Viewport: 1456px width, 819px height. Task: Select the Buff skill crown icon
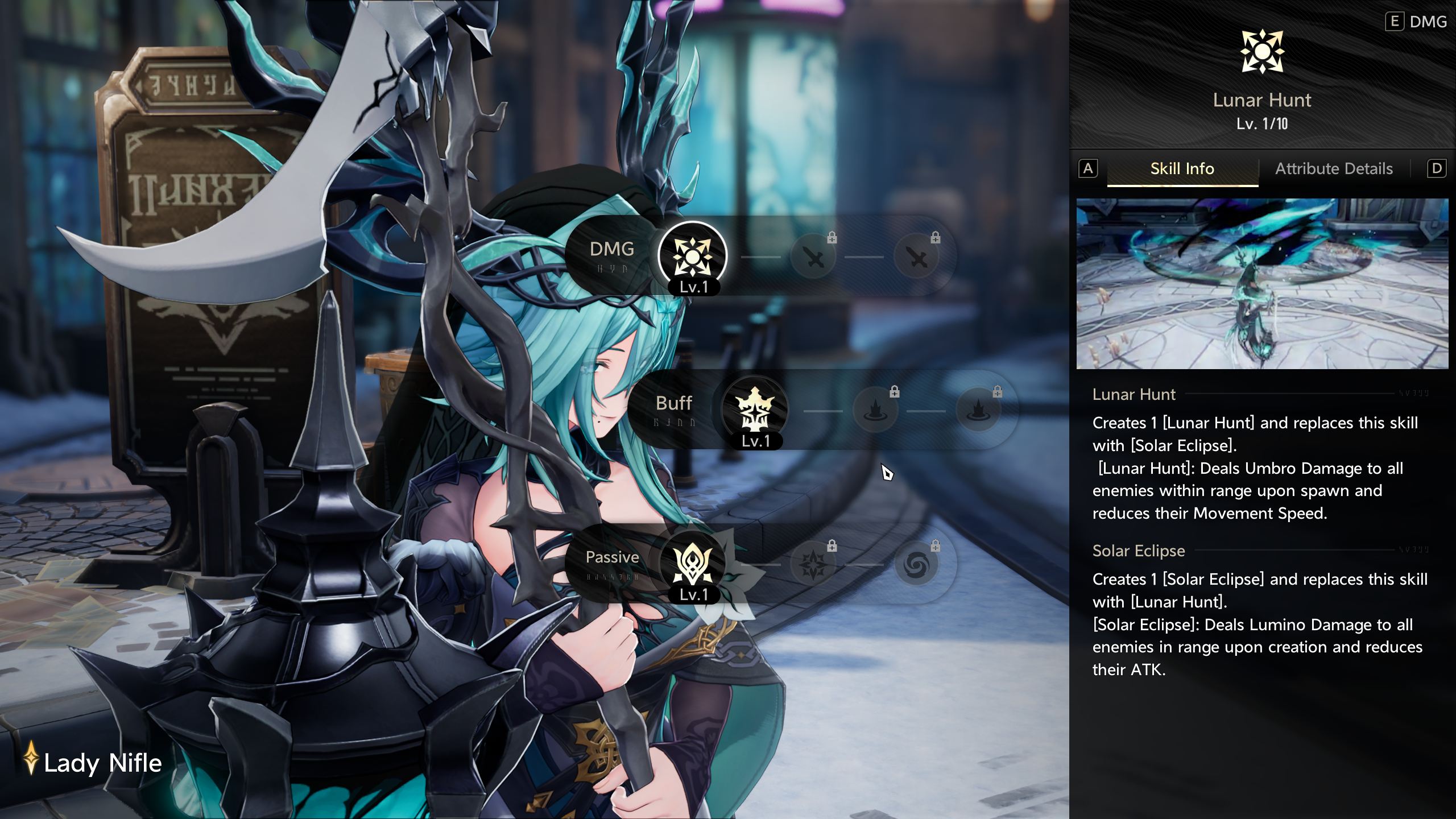755,409
